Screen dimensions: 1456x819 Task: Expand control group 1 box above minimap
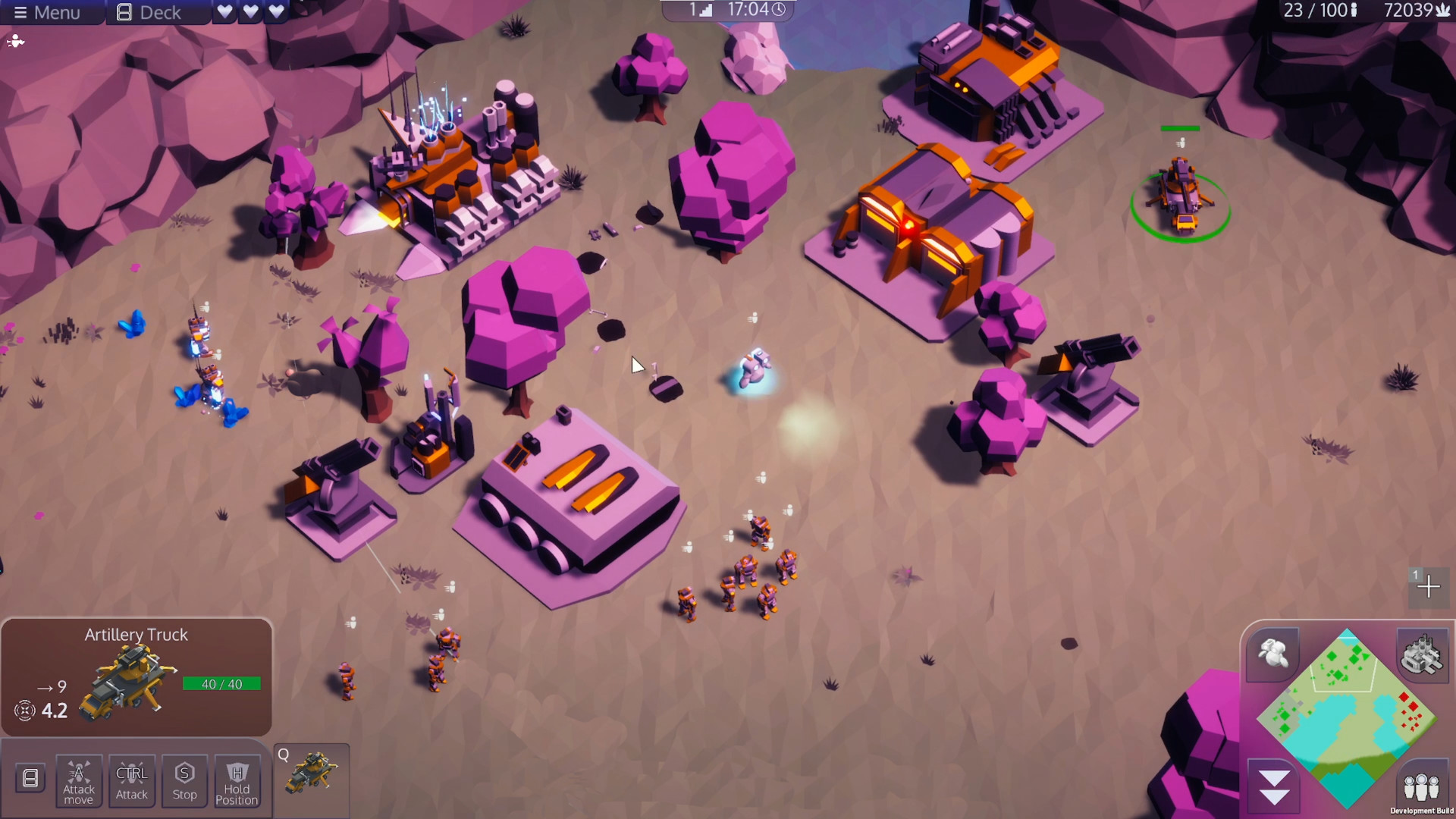[x=1429, y=586]
